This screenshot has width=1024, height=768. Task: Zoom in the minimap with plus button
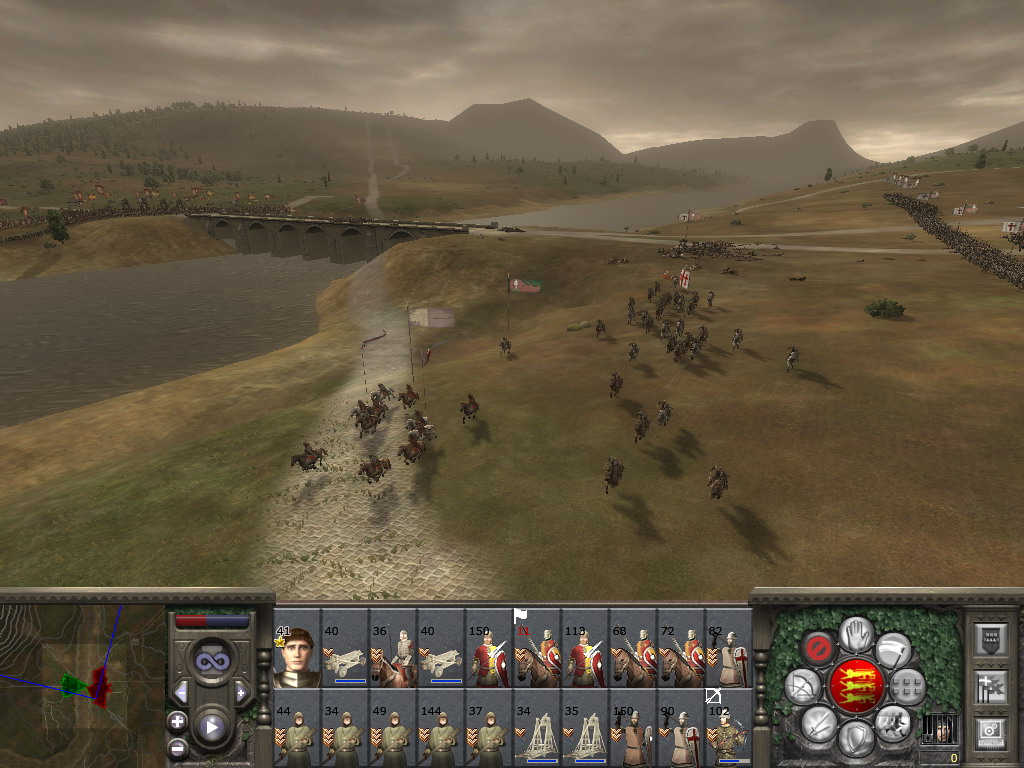[178, 721]
